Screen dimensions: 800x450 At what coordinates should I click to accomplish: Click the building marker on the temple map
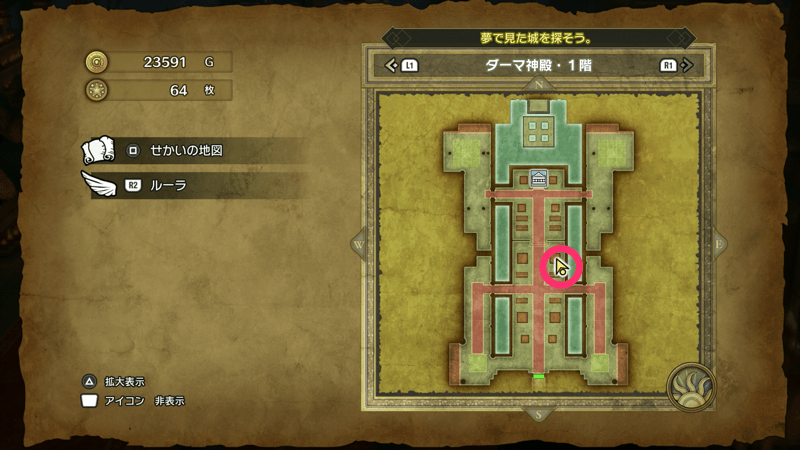tap(539, 178)
